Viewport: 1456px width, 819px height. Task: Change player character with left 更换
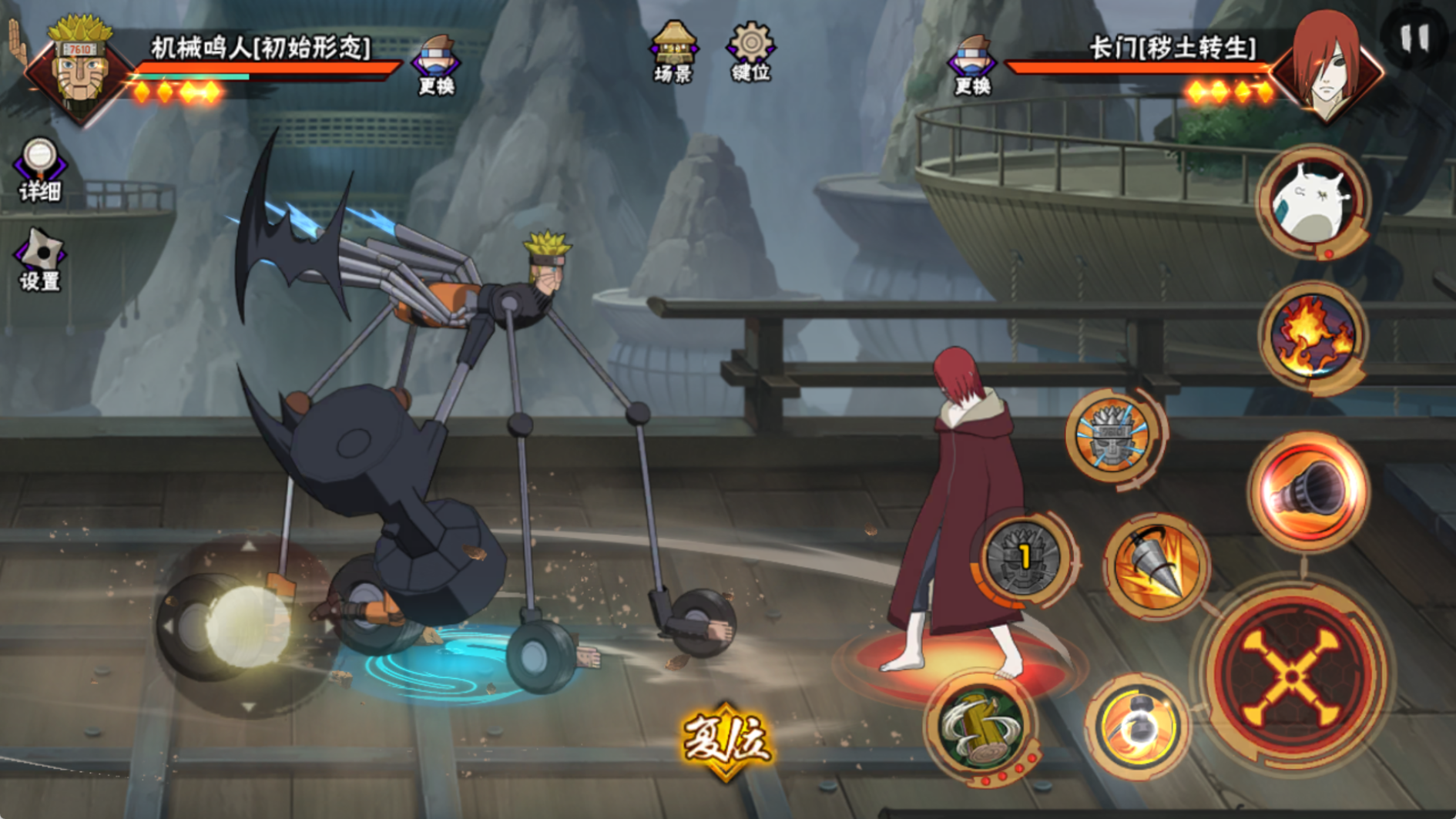pos(436,64)
